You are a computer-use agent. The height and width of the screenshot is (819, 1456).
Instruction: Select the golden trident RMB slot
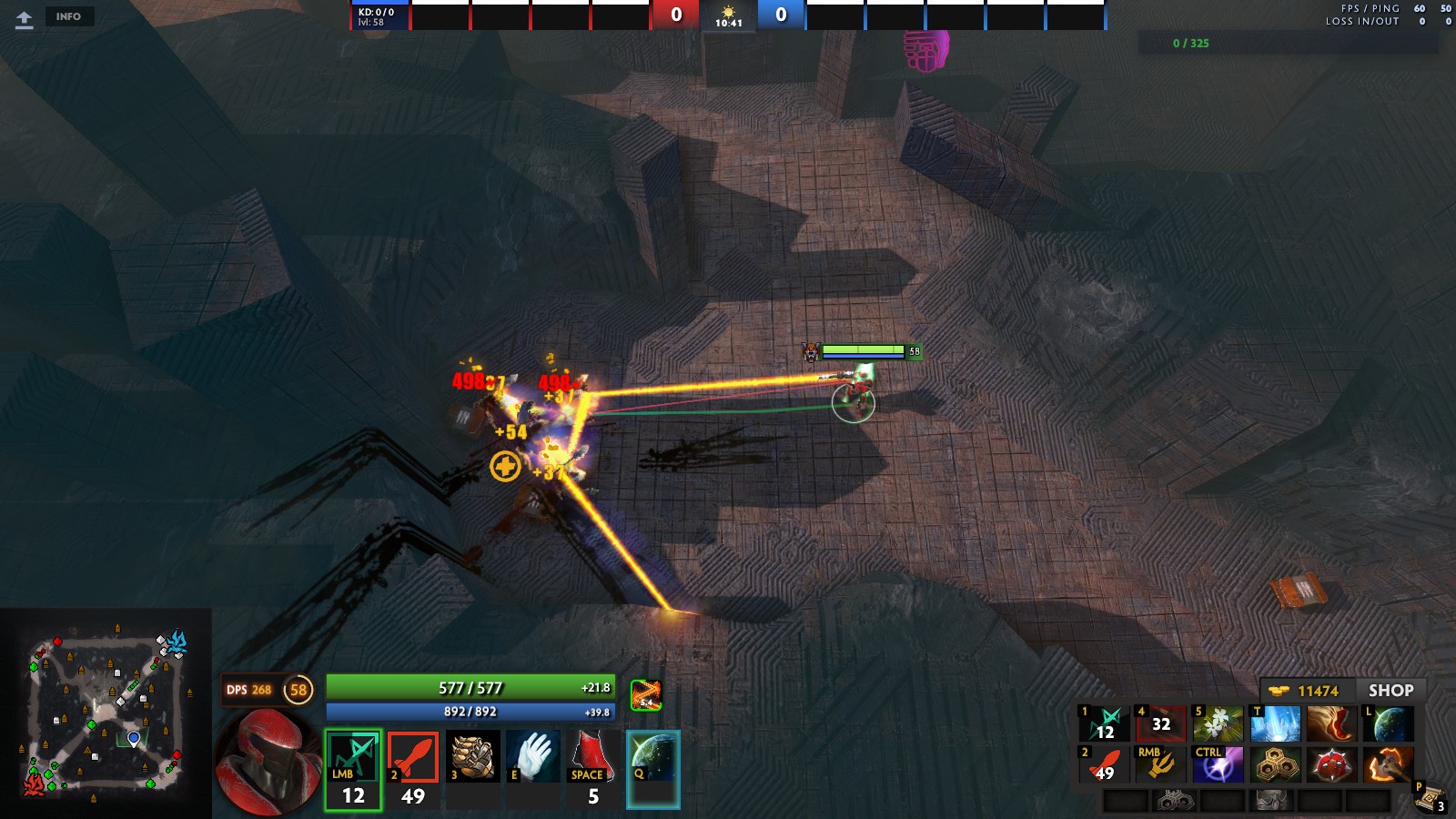1160,765
